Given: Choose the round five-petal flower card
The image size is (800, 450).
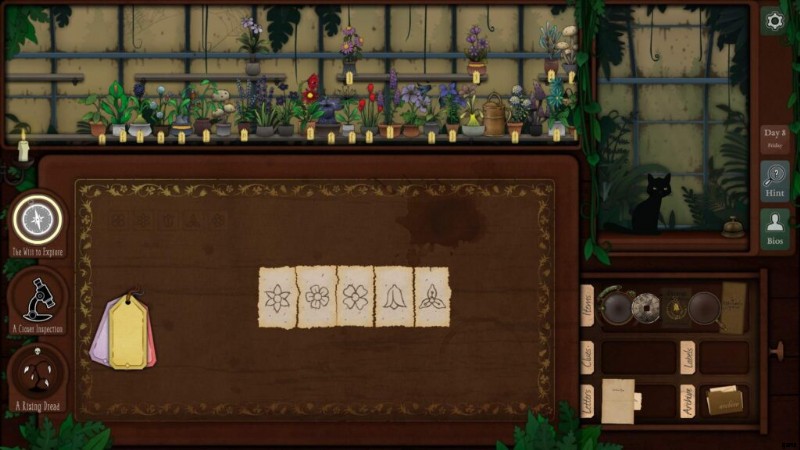Looking at the screenshot, I should pyautogui.click(x=317, y=297).
